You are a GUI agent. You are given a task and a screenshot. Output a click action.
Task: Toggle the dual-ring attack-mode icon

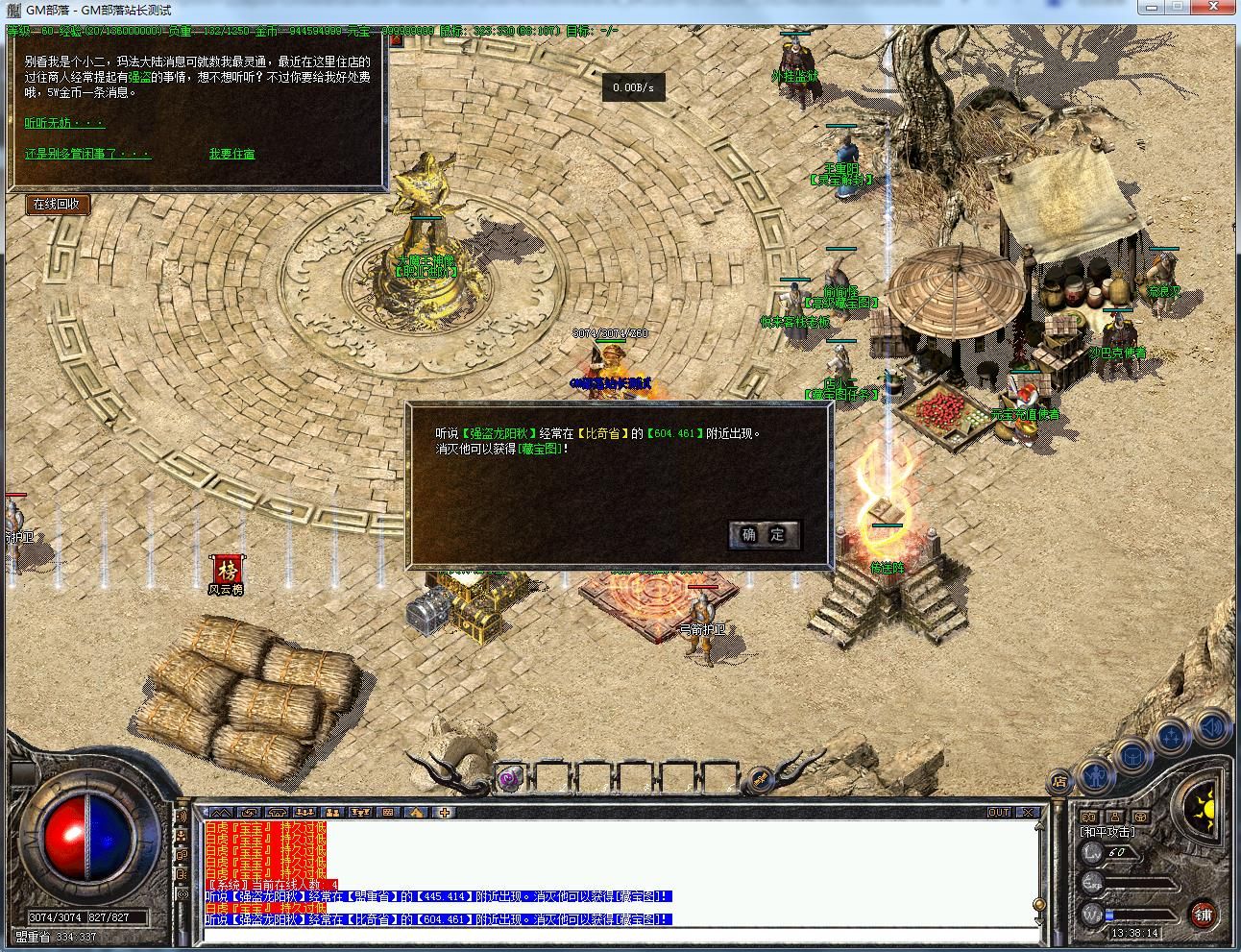pyautogui.click(x=1087, y=816)
